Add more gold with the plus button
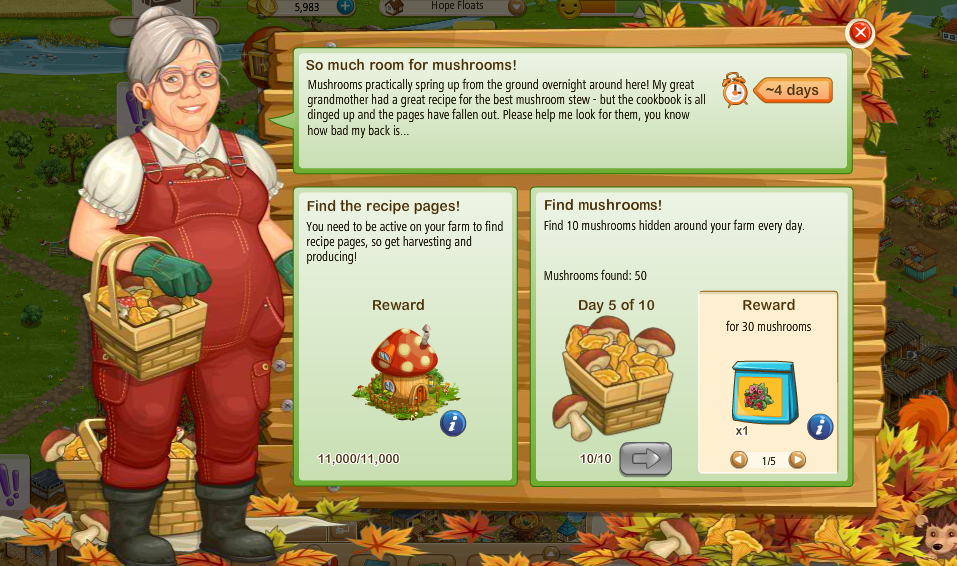This screenshot has height=566, width=957. coord(345,8)
